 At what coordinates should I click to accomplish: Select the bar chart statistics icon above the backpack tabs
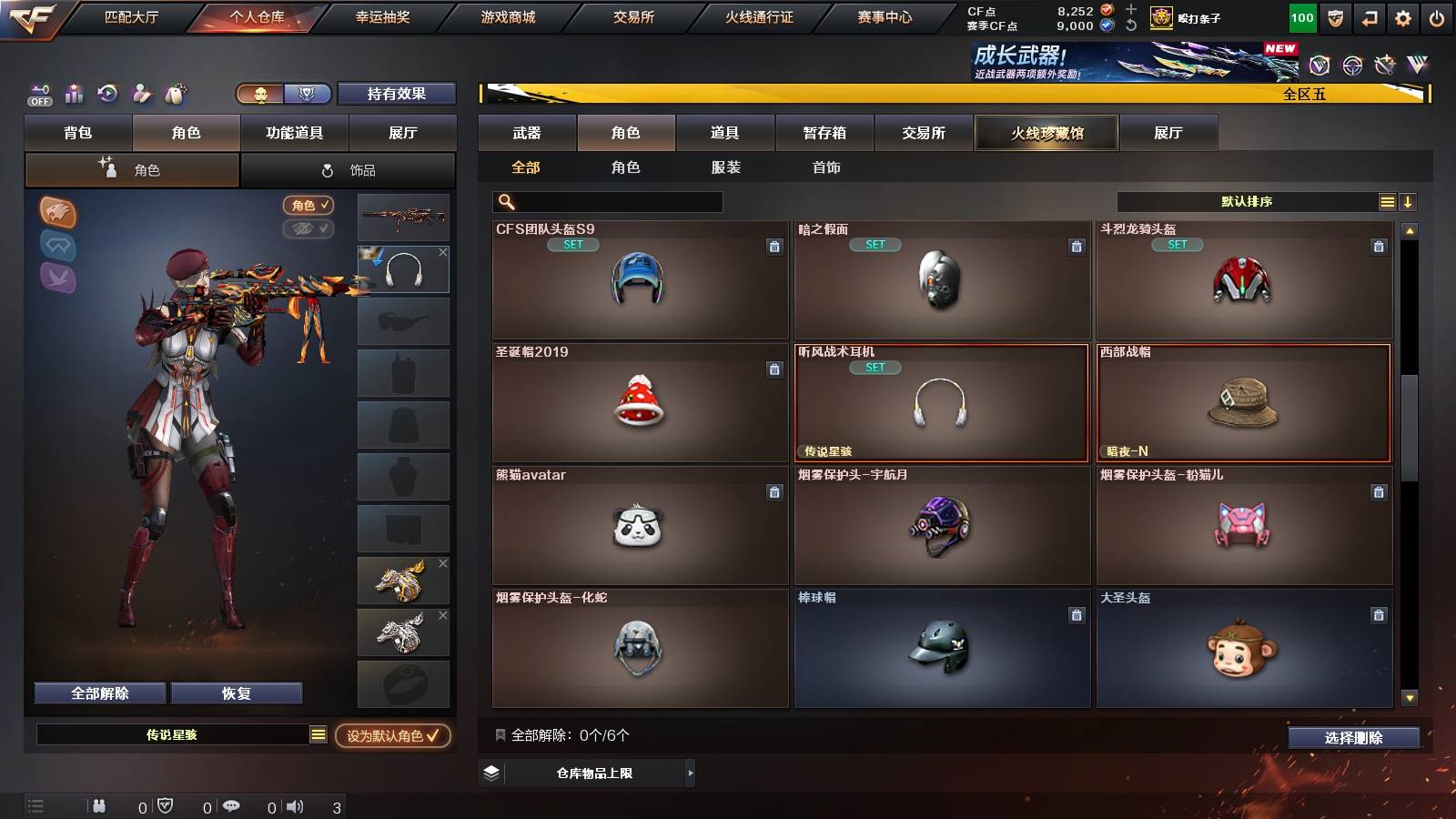point(74,94)
